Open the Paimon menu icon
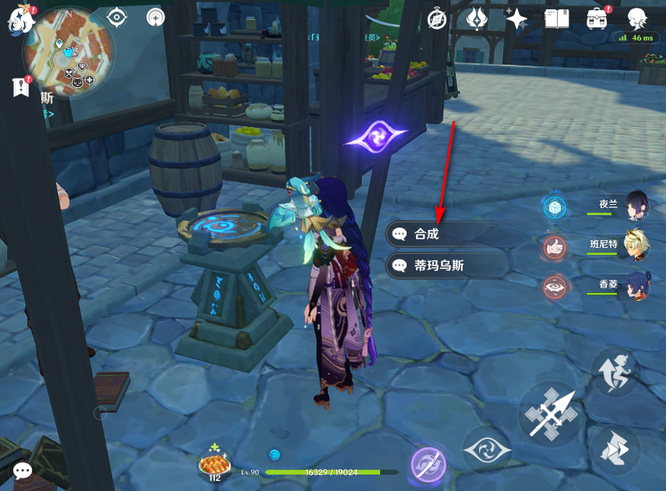The image size is (666, 491). 20,19
